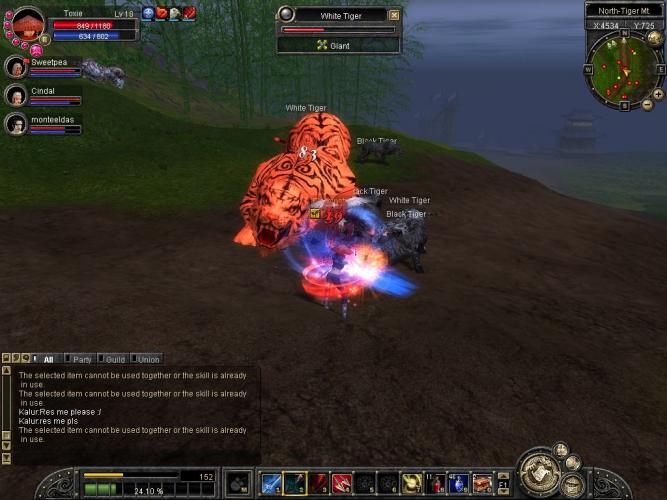
Task: Click the blue shield buff icon
Action: 148,13
